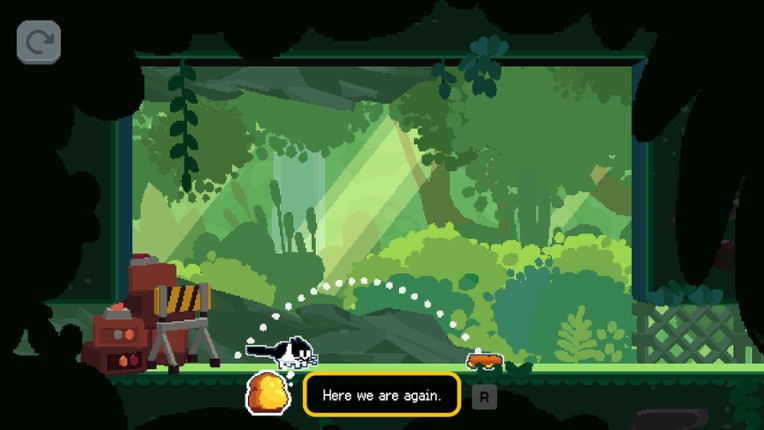Click the circular arrow restart button
Screen dimensions: 764x430
tap(38, 42)
